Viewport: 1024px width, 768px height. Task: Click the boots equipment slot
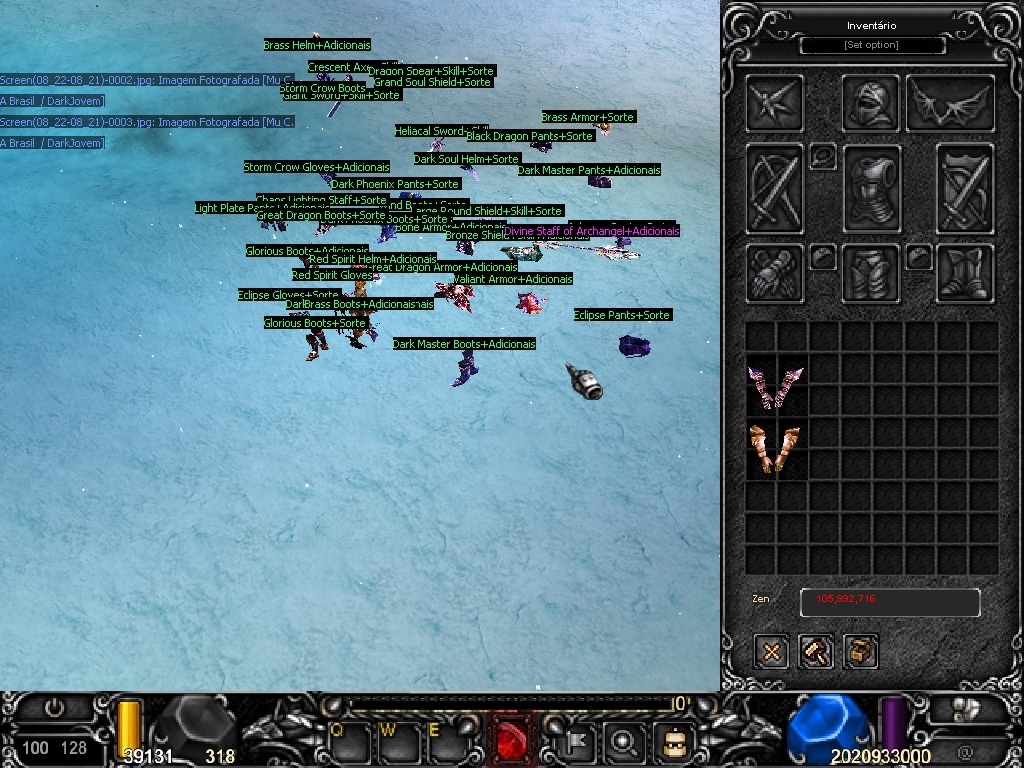965,272
